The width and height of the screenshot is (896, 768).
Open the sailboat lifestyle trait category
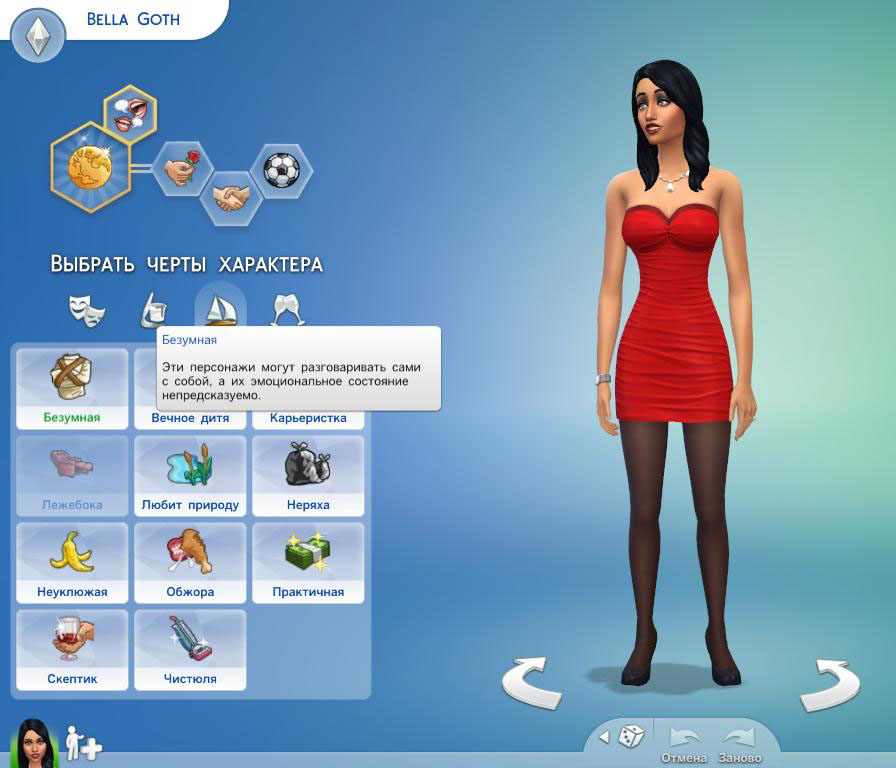click(220, 308)
